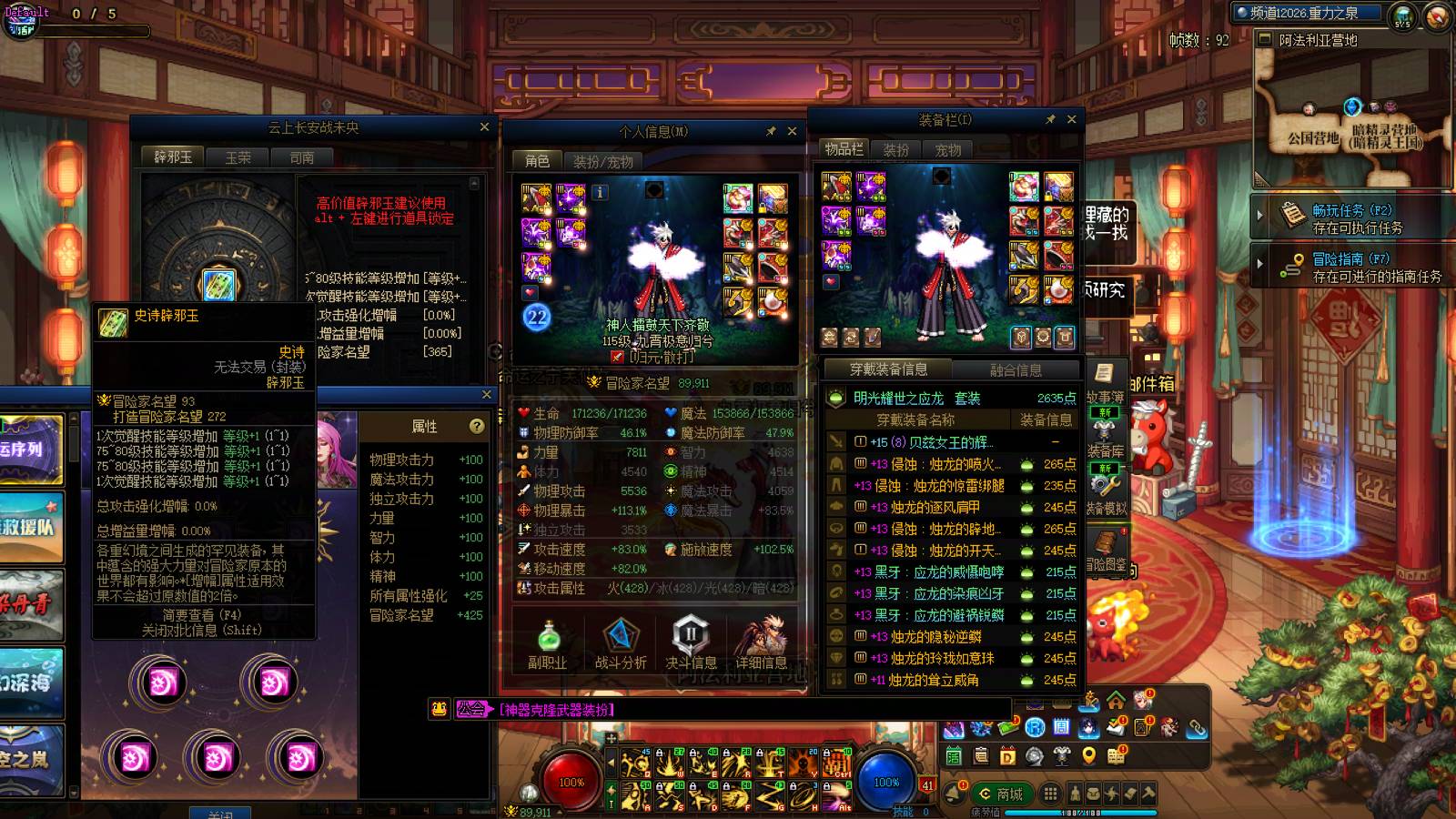Click the 疲劳值 fatigue progress bar
This screenshot has width=1456, height=819.
coord(1056,812)
